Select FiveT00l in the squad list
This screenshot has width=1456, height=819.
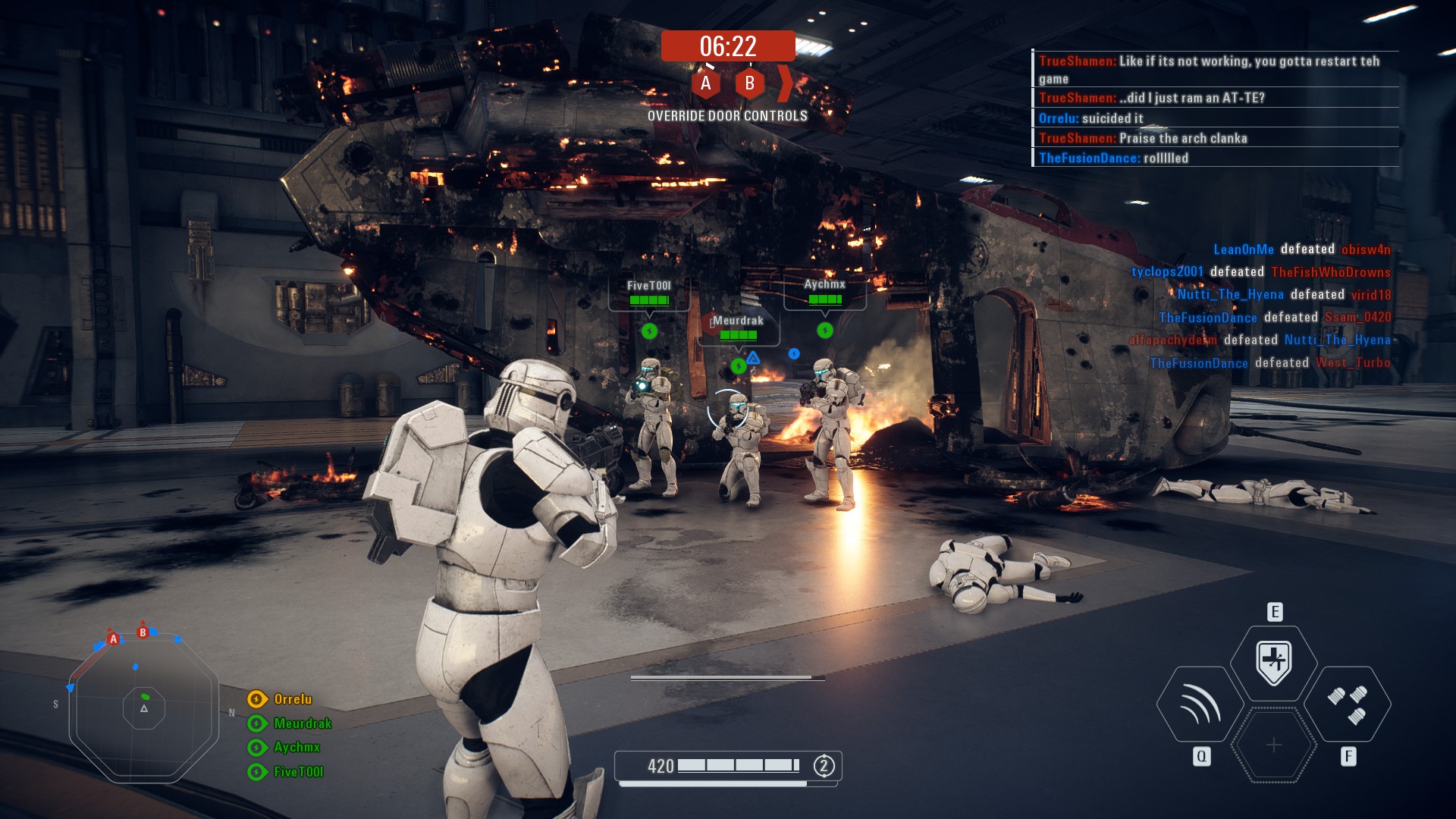298,772
